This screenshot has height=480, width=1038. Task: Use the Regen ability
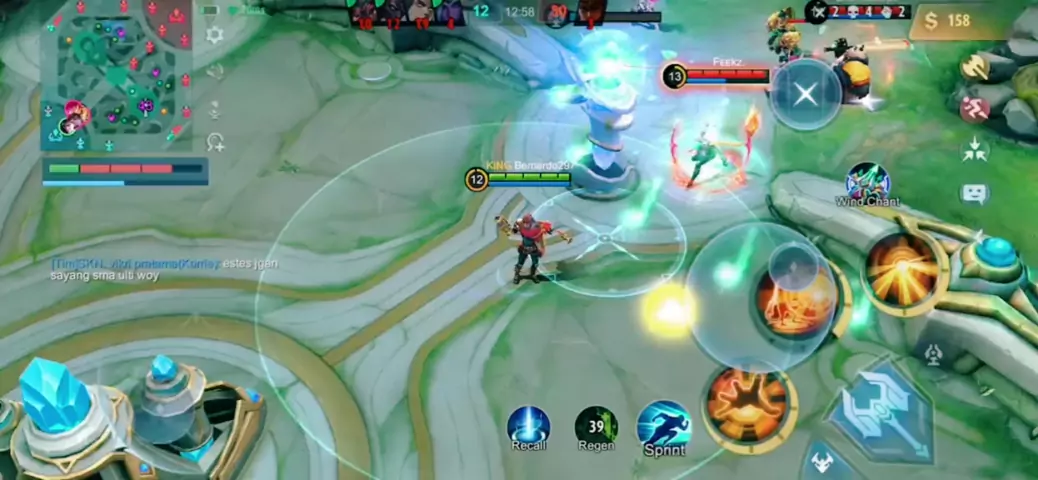click(x=596, y=427)
